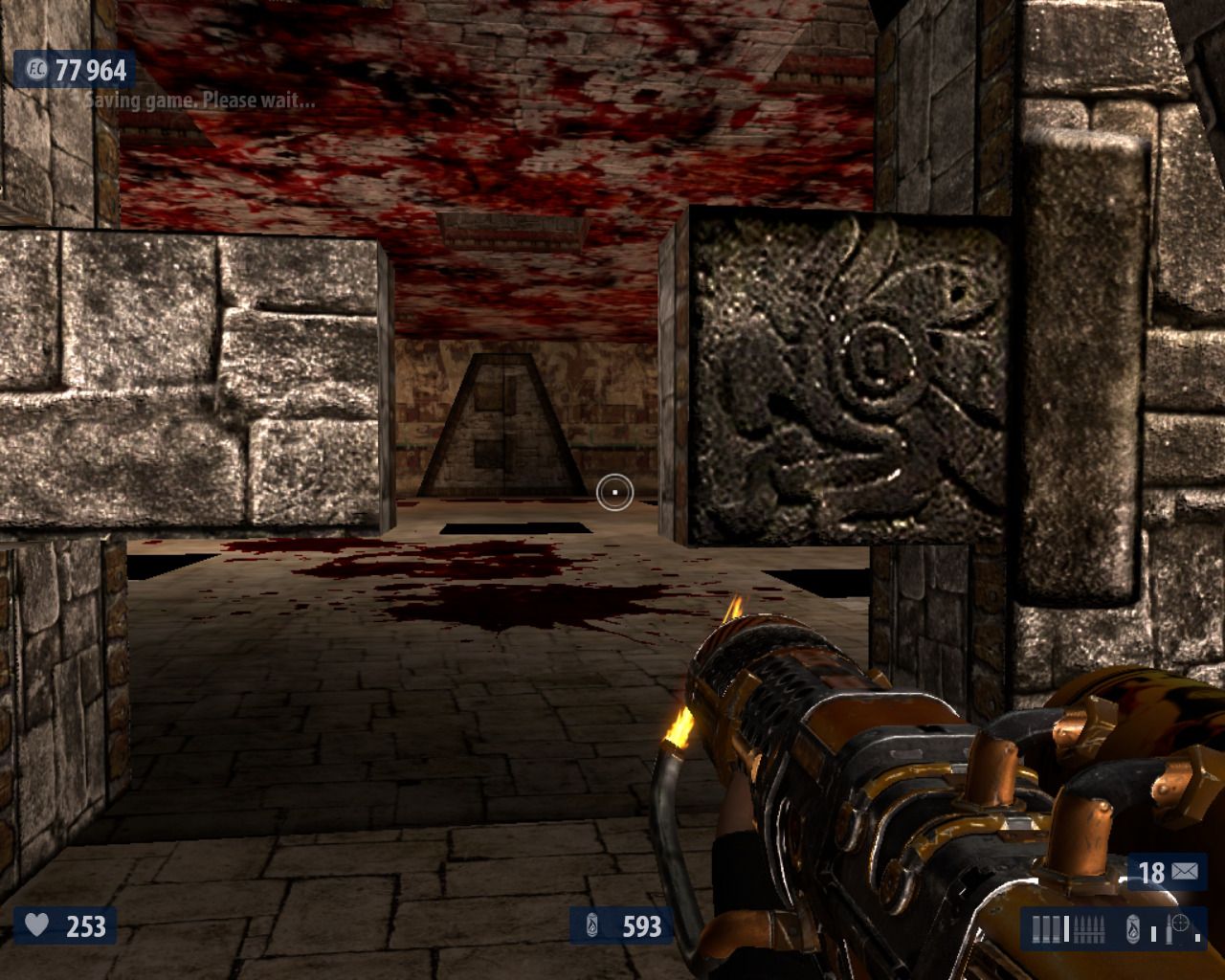Open the unread messages envelope icon
This screenshot has height=980, width=1225.
[1185, 872]
